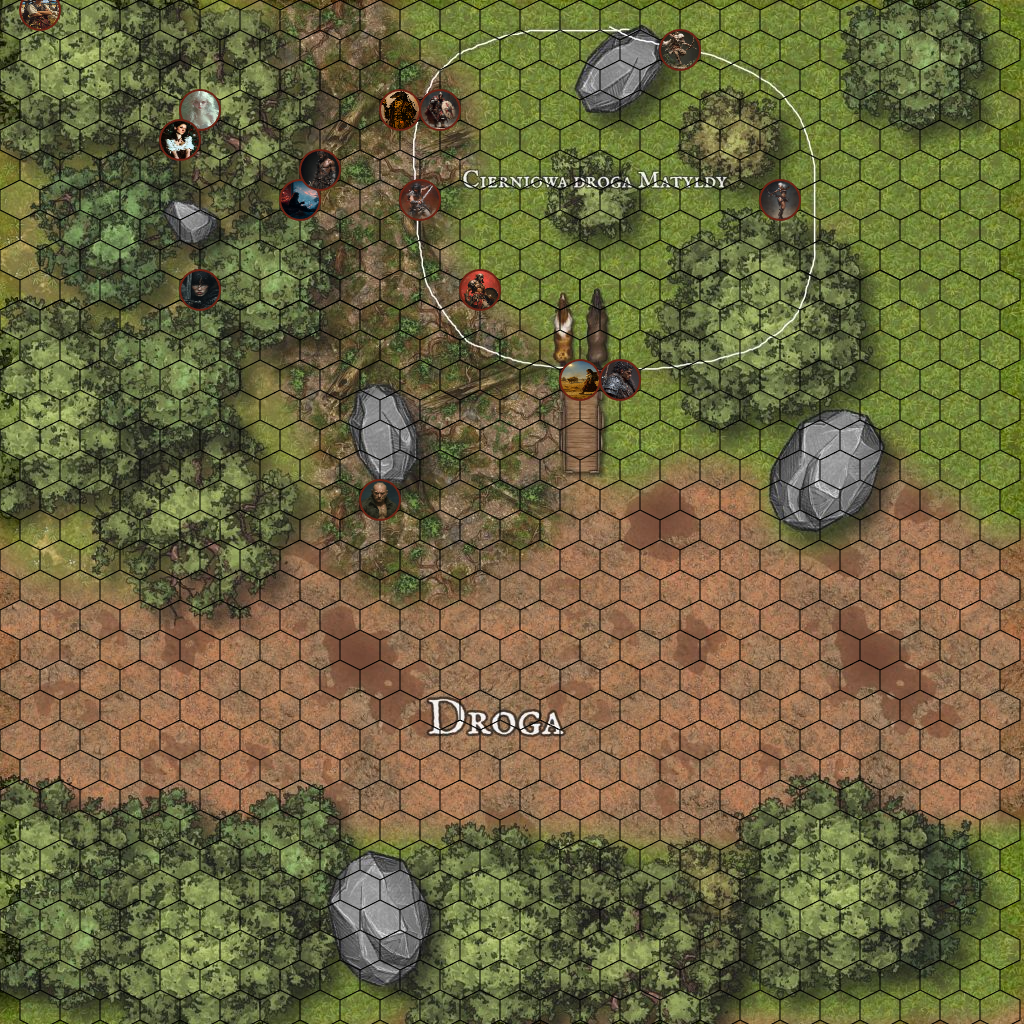This screenshot has width=1024, height=1024.
Task: Choose the dark-haired man in black armor token
Action: [620, 380]
